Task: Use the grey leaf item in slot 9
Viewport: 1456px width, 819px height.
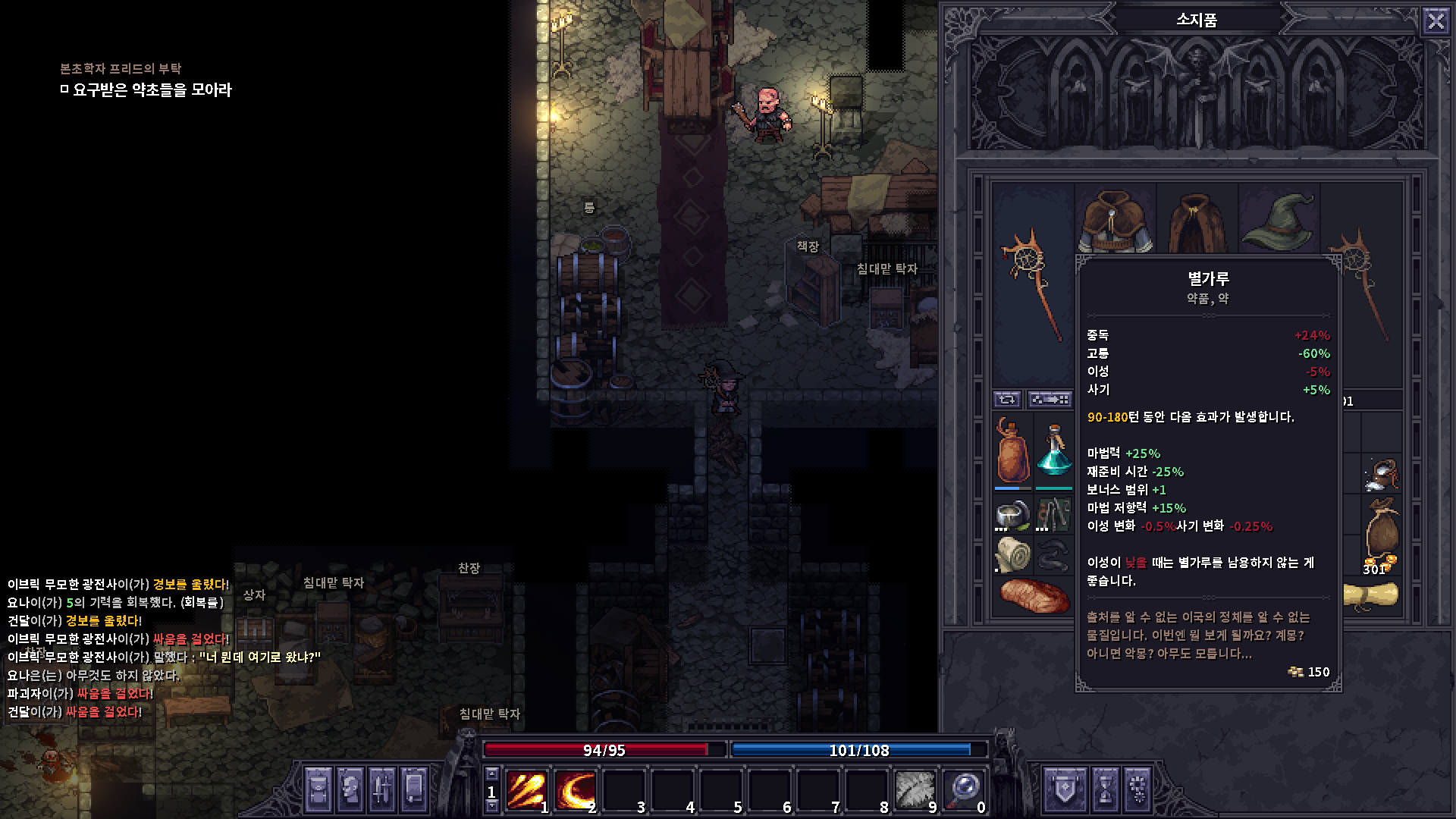Action: click(915, 791)
